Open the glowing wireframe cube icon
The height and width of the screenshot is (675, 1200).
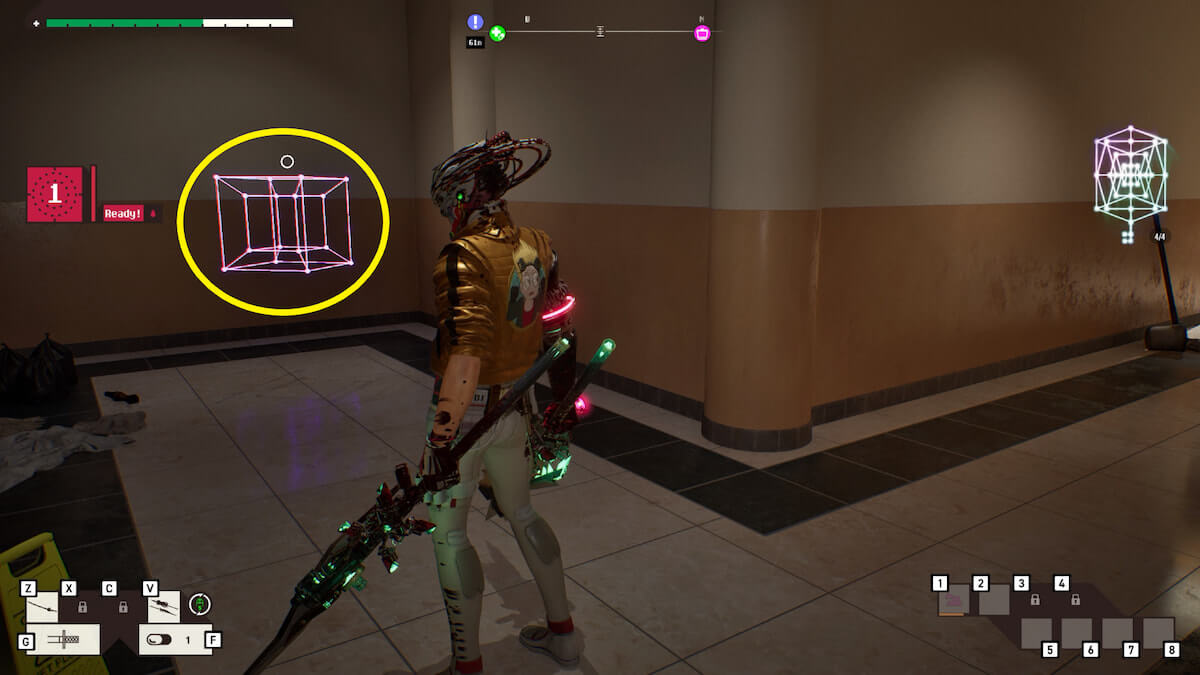tap(1130, 180)
